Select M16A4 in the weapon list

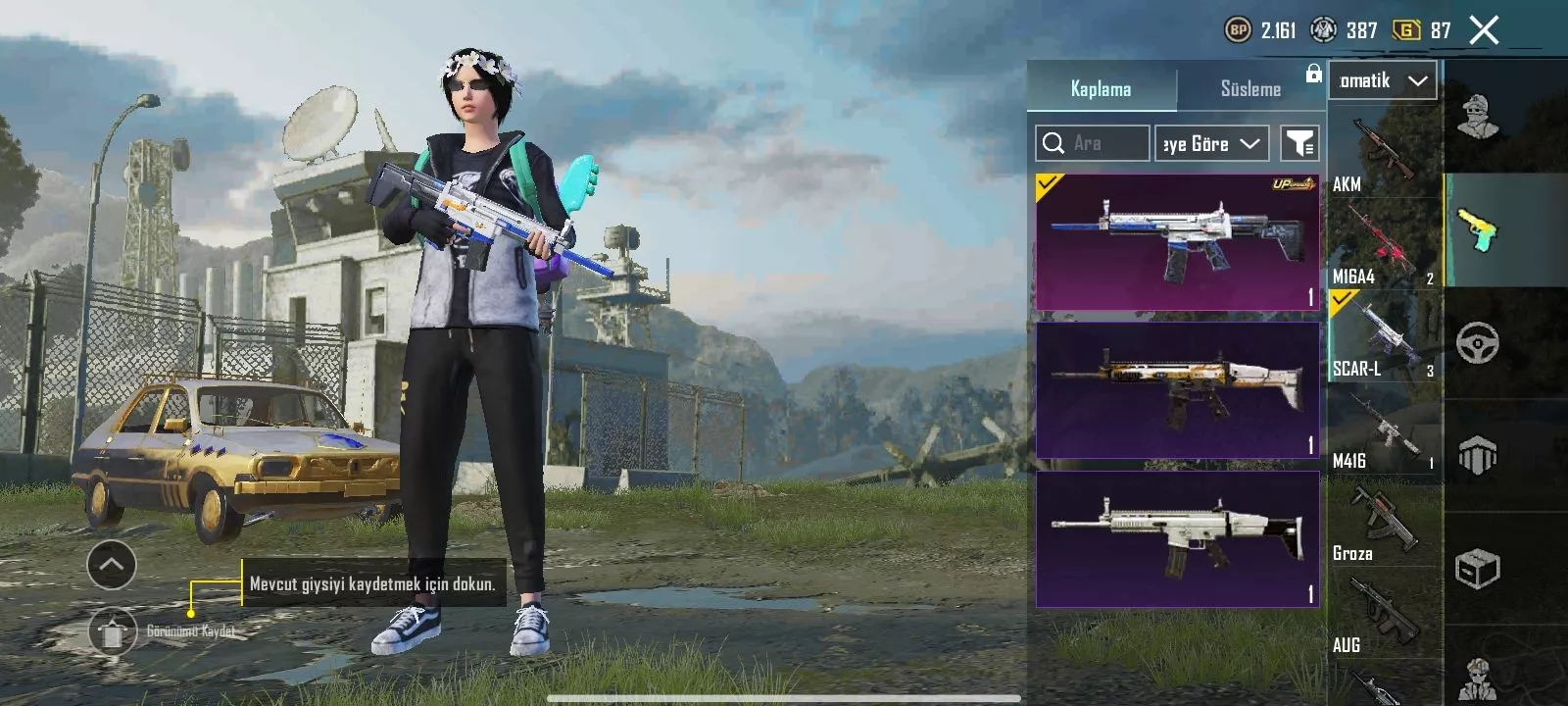point(1384,245)
